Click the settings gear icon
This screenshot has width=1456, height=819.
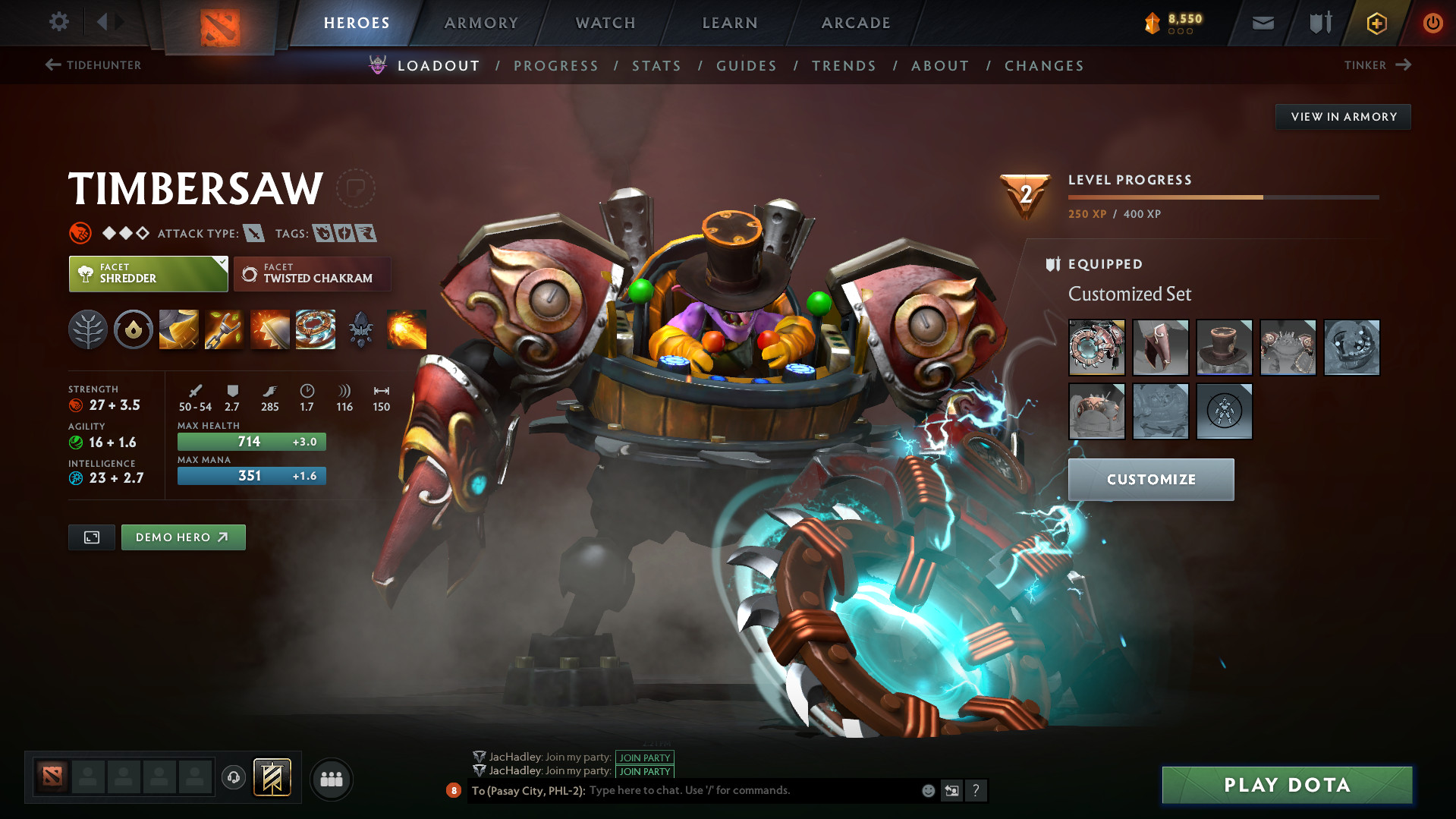coord(58,22)
